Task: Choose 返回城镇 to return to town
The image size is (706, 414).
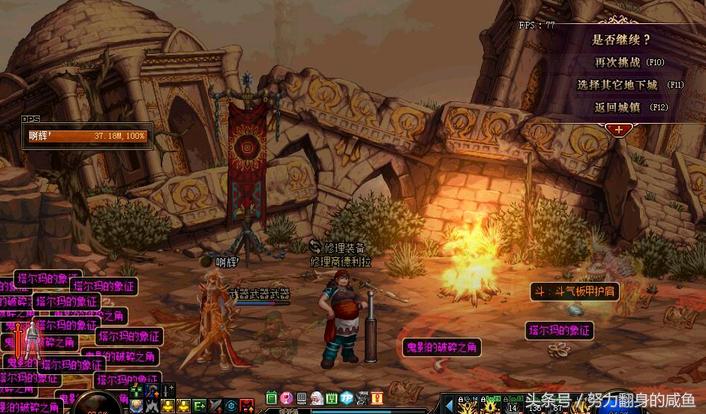Action: point(630,106)
